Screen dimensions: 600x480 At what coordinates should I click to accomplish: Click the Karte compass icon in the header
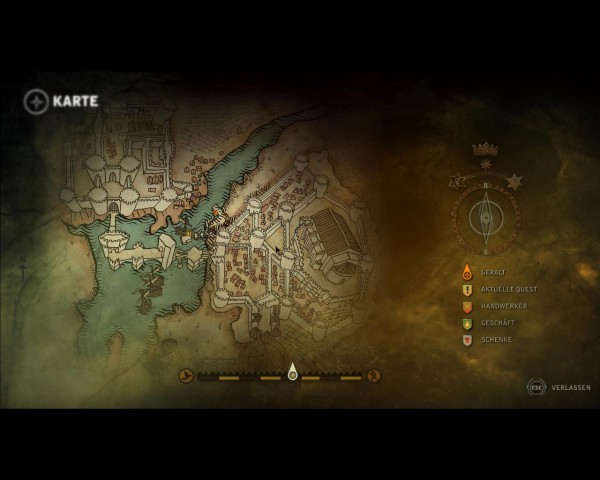click(x=36, y=101)
